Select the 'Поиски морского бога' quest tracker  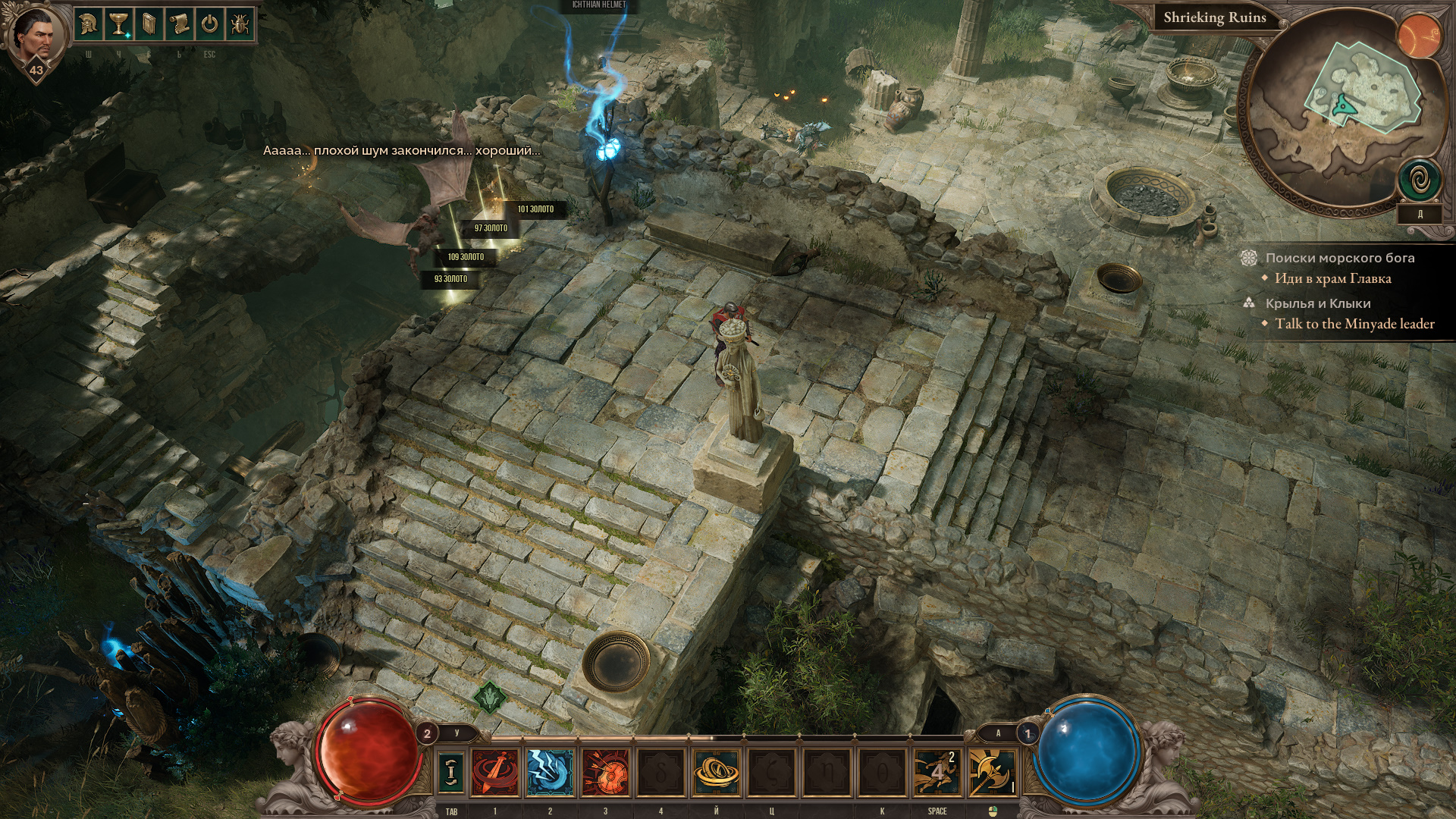coord(1339,258)
